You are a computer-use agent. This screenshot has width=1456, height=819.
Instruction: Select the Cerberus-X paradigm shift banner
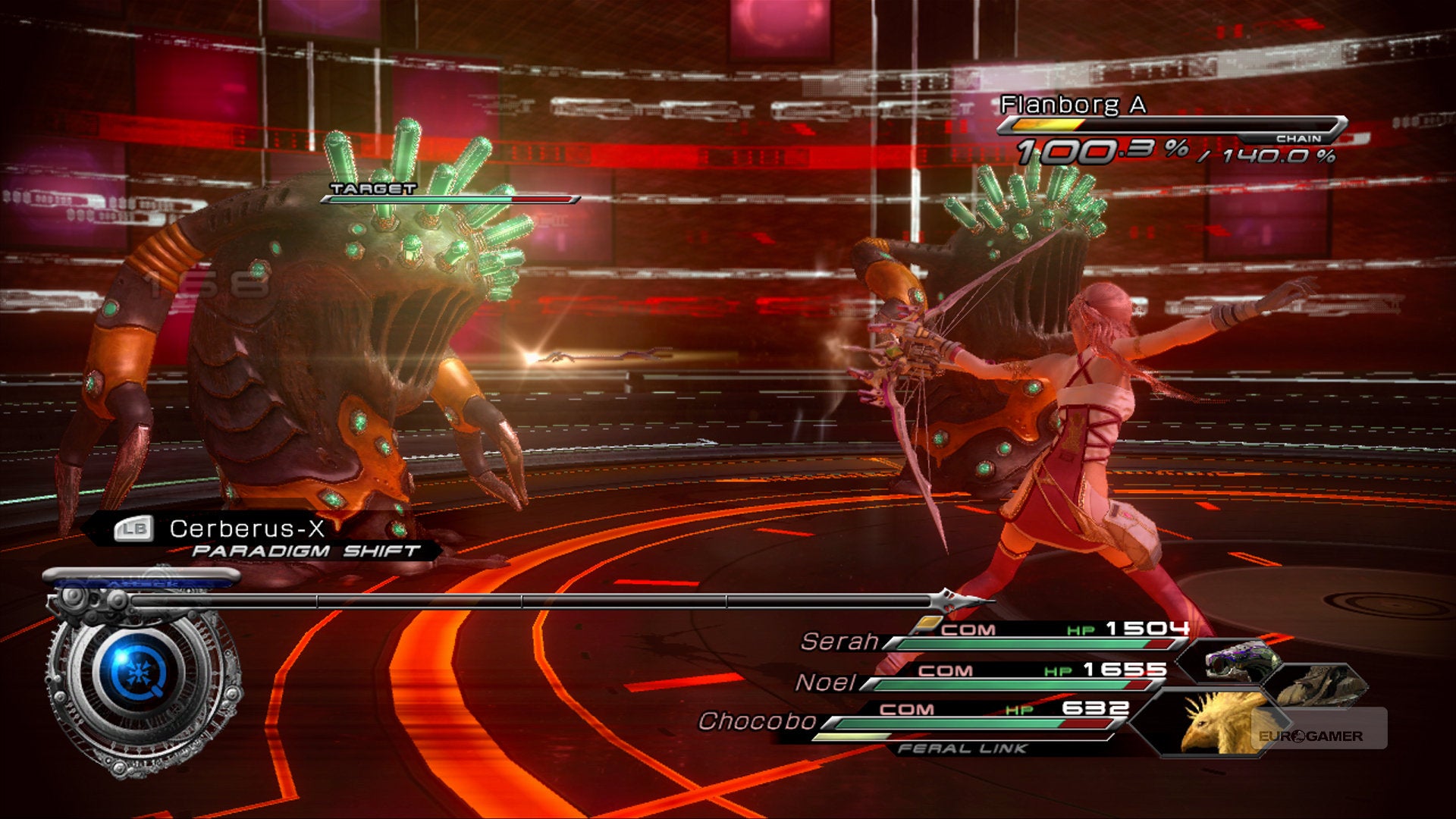[262, 537]
